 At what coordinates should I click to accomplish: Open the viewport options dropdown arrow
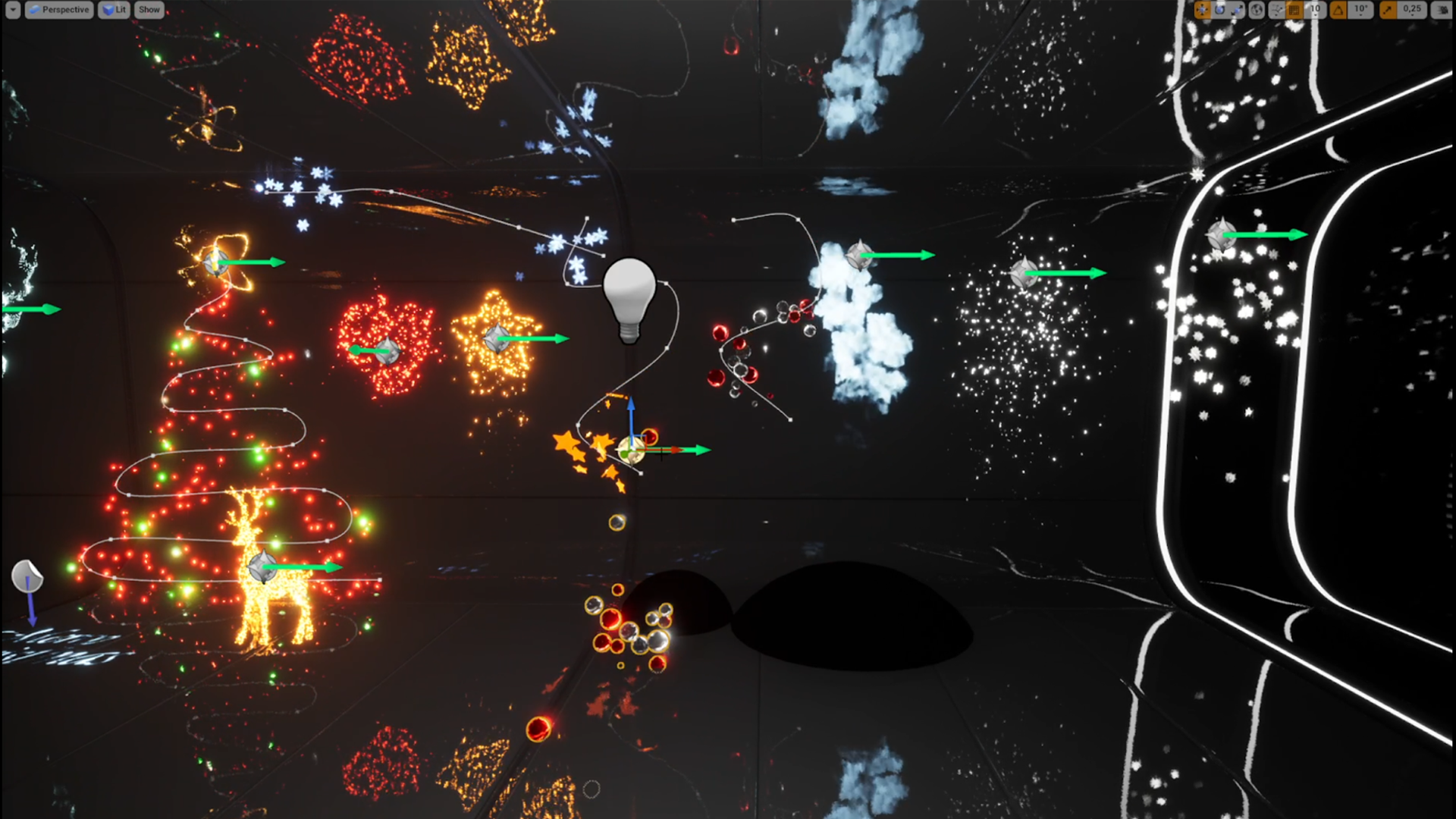click(x=13, y=10)
